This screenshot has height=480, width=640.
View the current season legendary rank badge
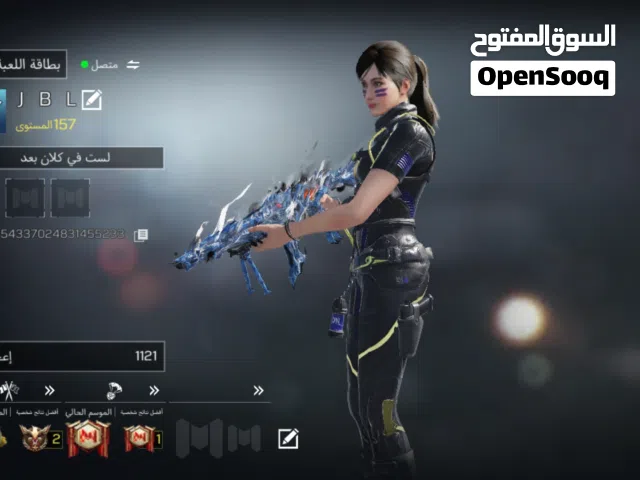click(88, 438)
